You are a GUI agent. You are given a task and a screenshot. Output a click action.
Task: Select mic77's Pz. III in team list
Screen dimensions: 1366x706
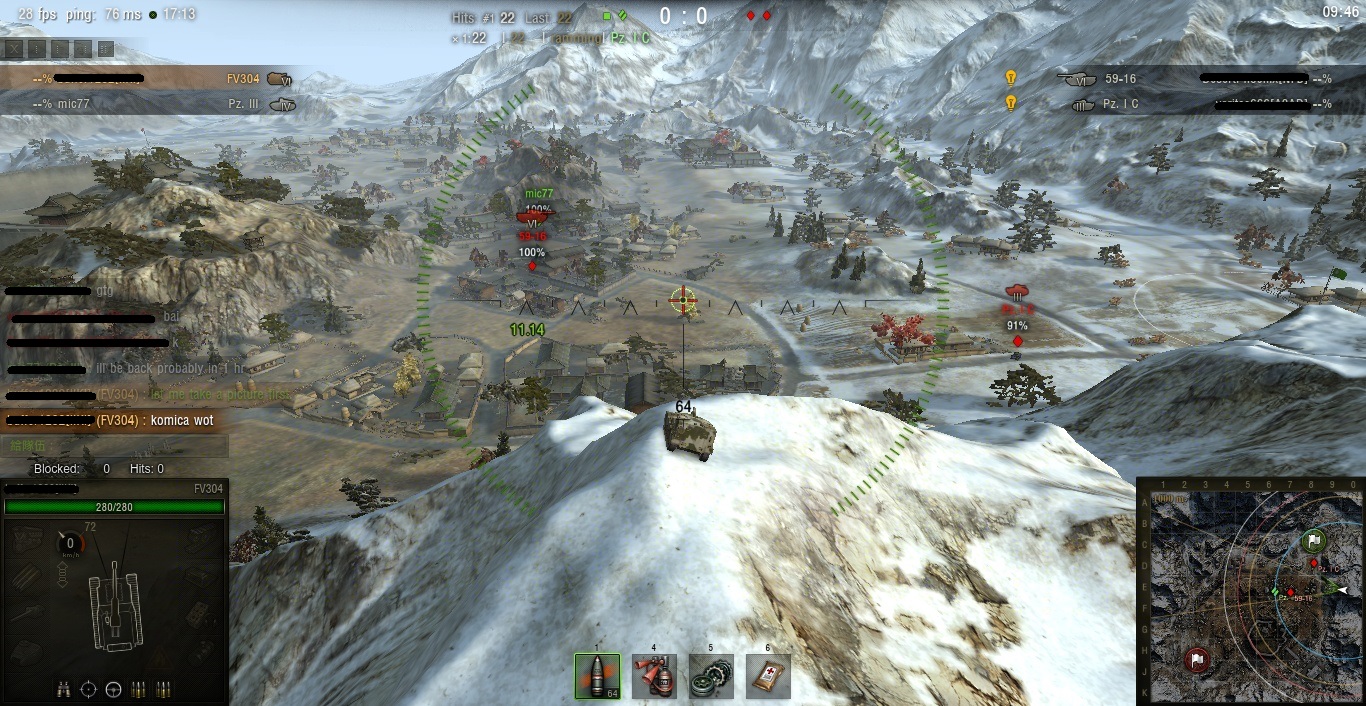click(150, 103)
